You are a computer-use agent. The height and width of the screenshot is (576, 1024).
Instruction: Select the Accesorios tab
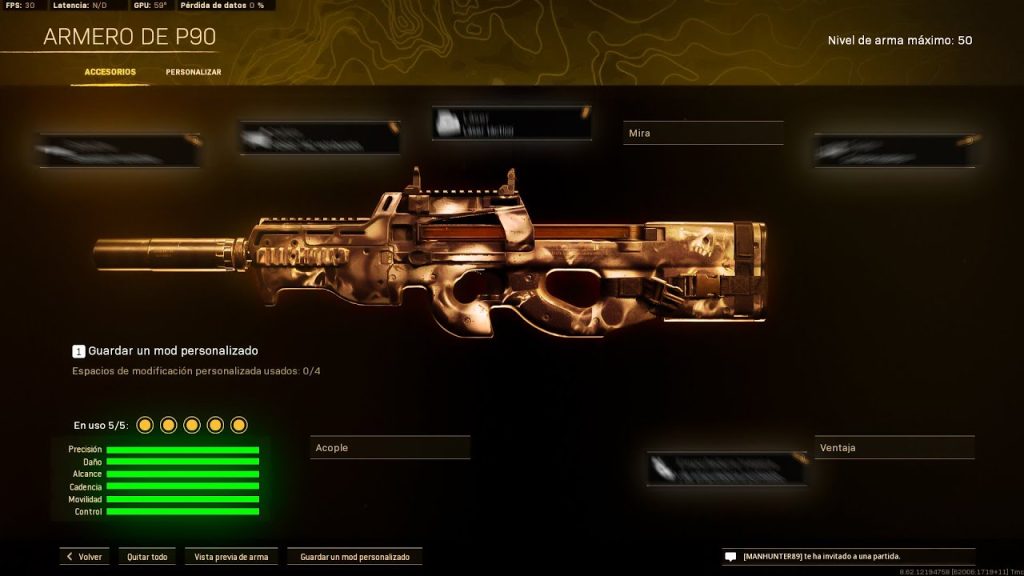[110, 72]
